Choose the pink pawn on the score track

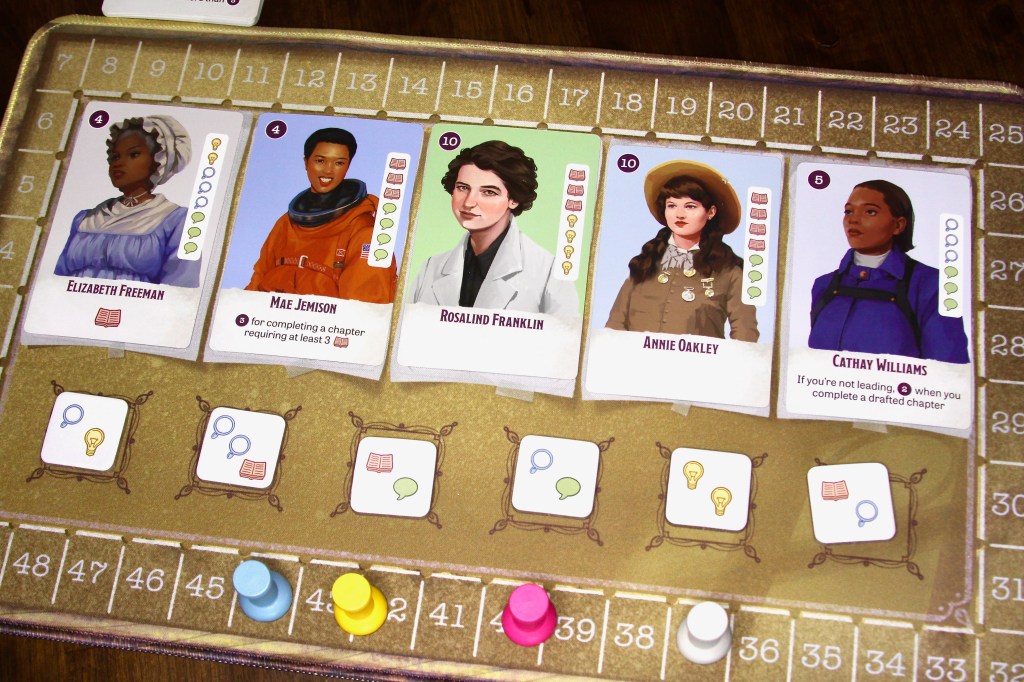coord(529,614)
